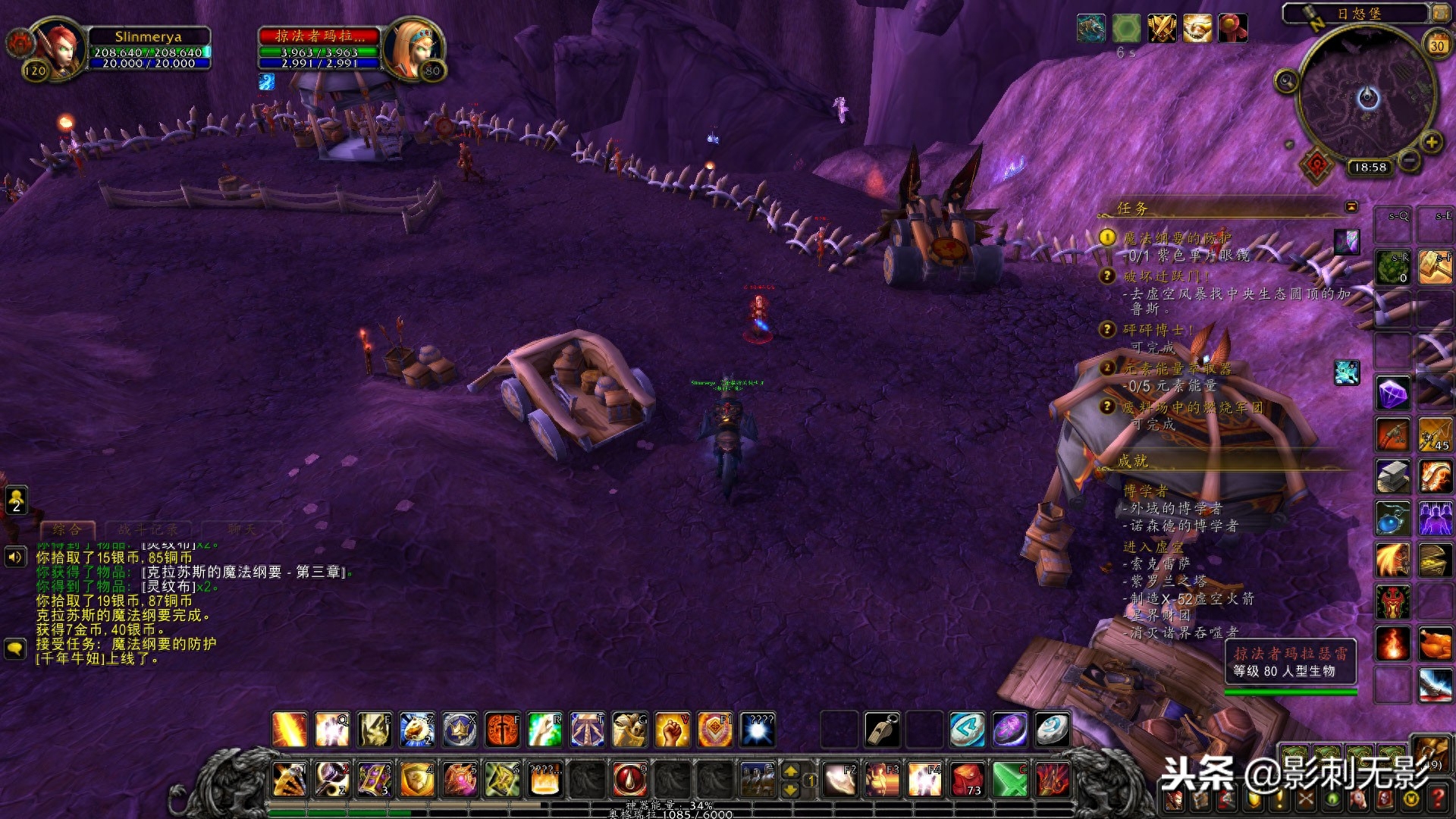
Task: Activate the golden fist ability on V
Action: tap(672, 730)
